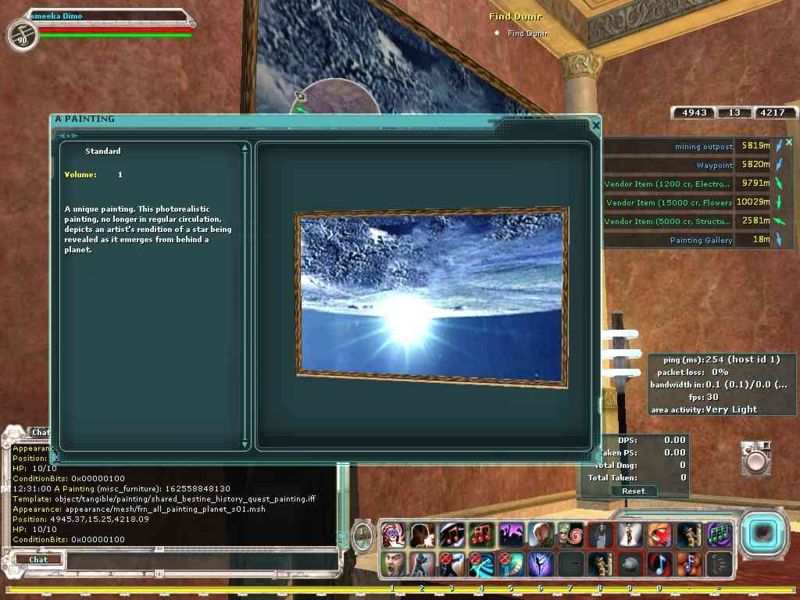The image size is (800, 600).
Task: Click the Reset button on damage meter
Action: tap(633, 491)
